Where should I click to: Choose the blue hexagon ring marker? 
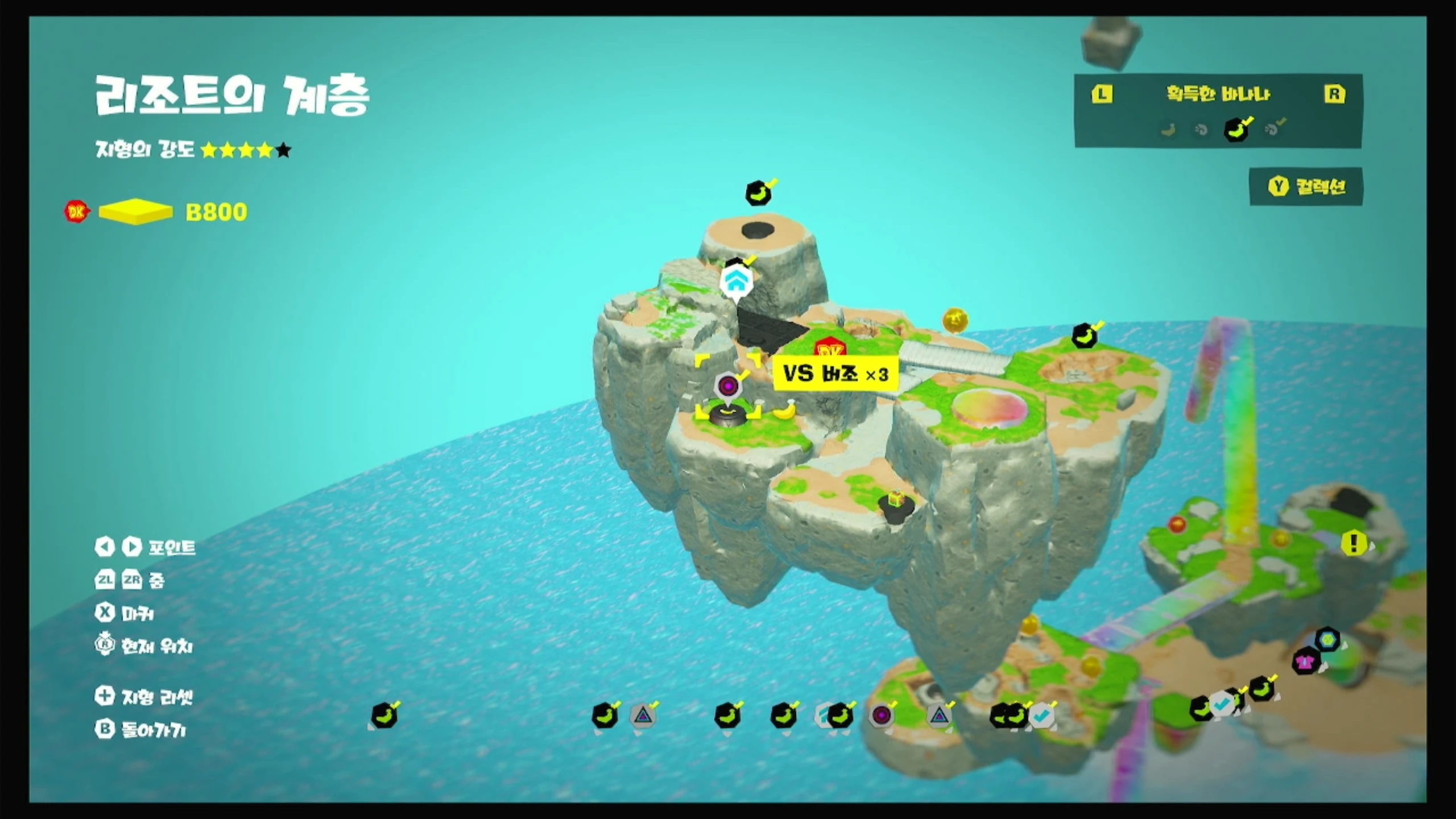click(x=1327, y=638)
